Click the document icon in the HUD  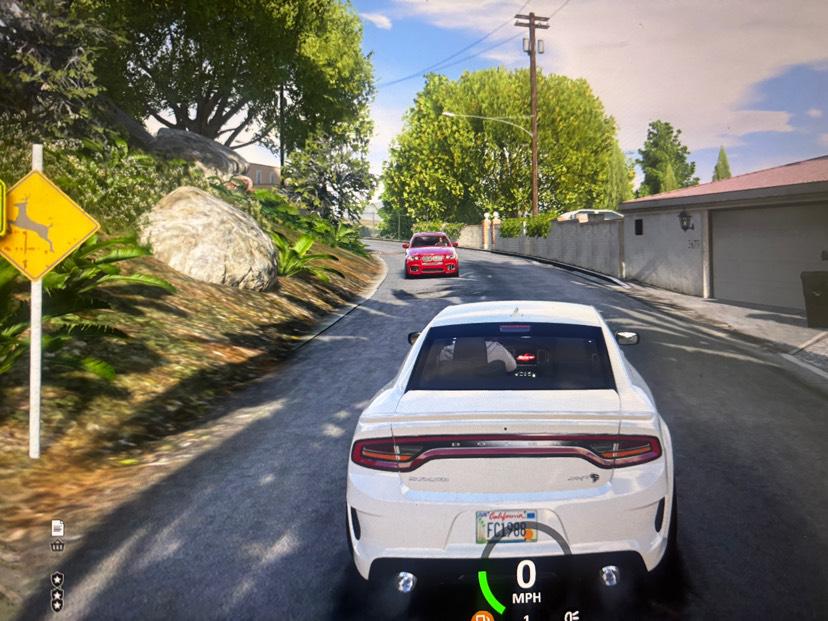click(x=57, y=527)
